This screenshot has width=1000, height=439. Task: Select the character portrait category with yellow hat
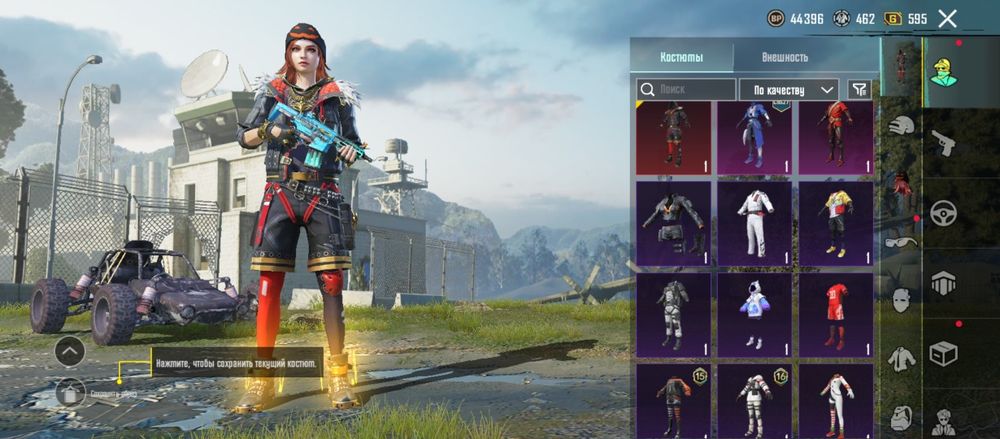(943, 72)
